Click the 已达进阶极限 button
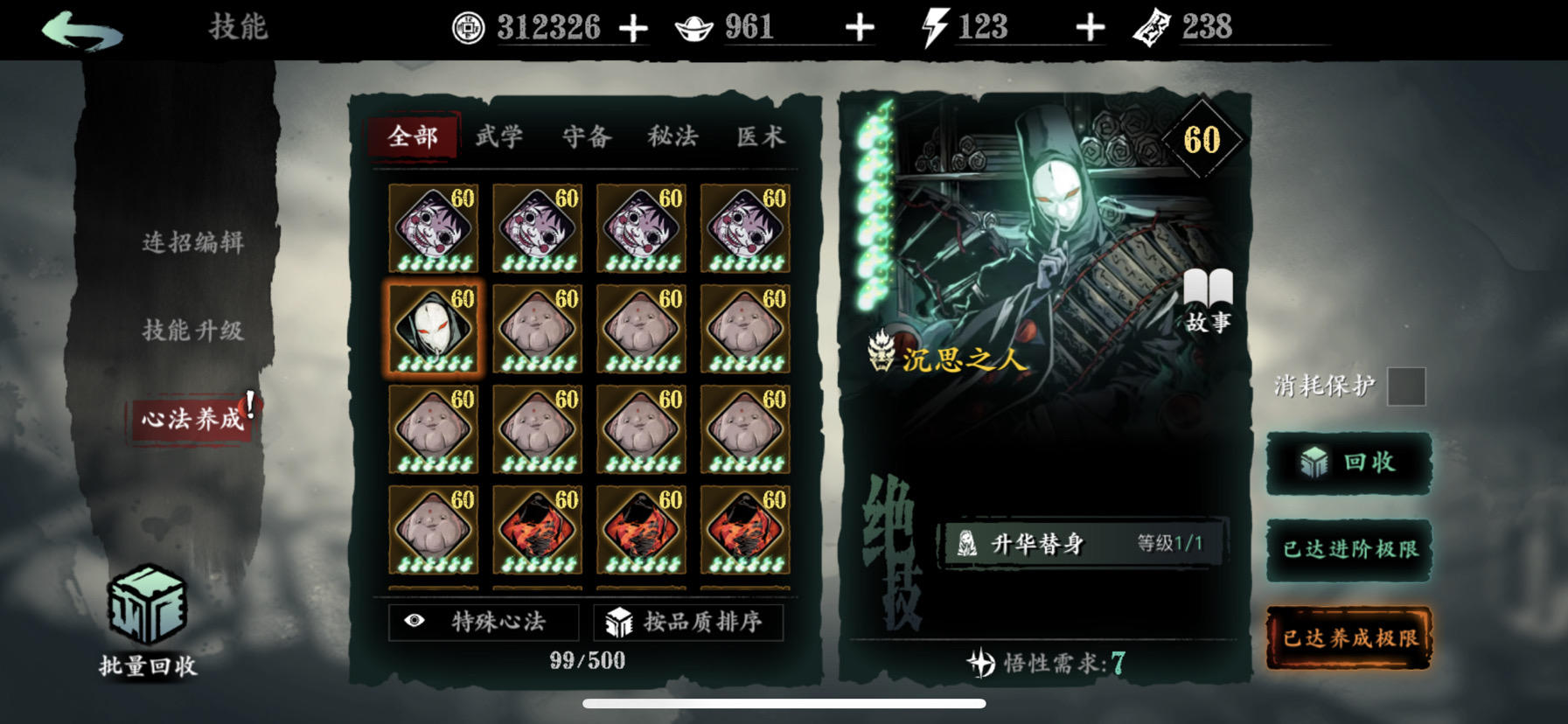 1348,550
